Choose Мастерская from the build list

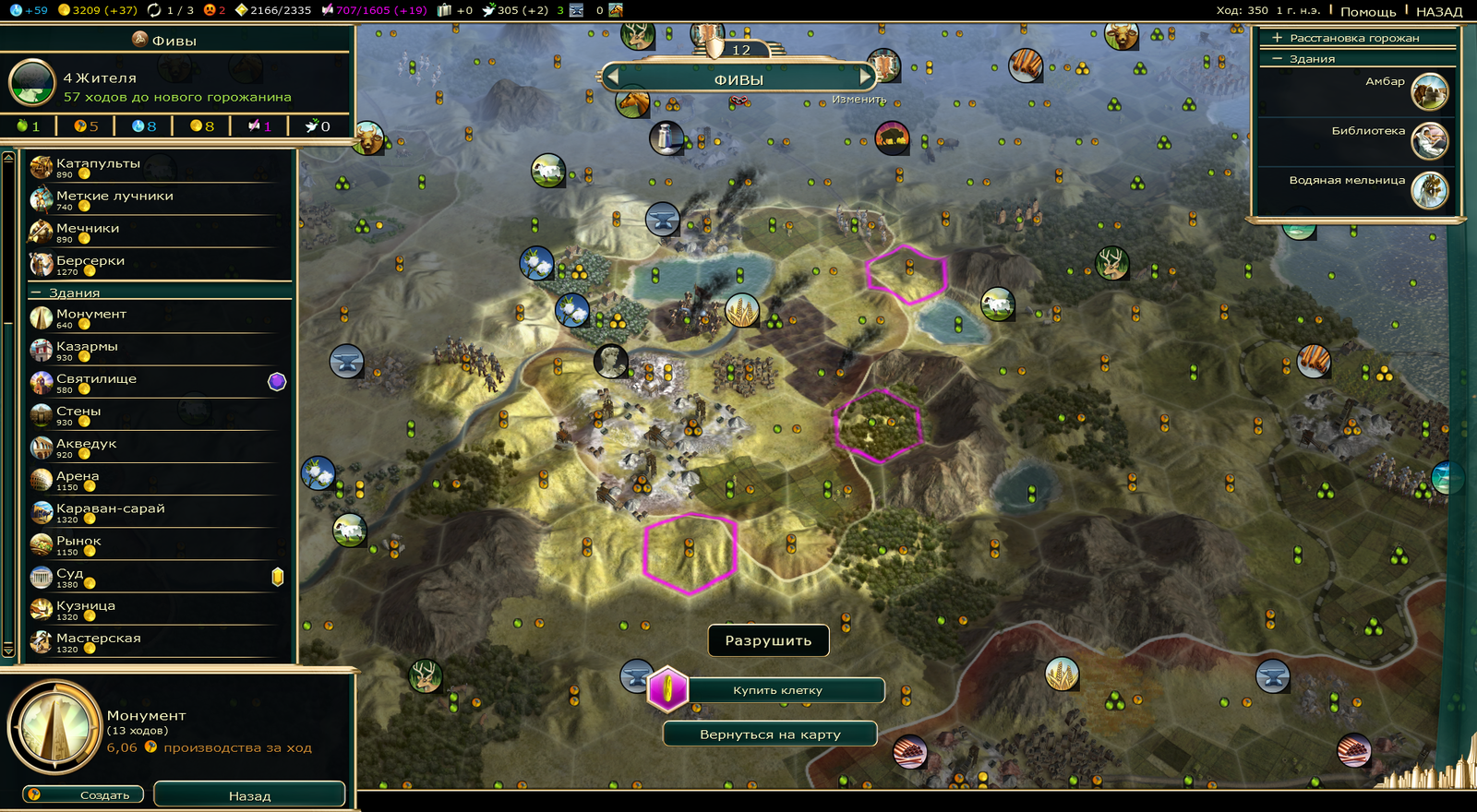pyautogui.click(x=99, y=639)
